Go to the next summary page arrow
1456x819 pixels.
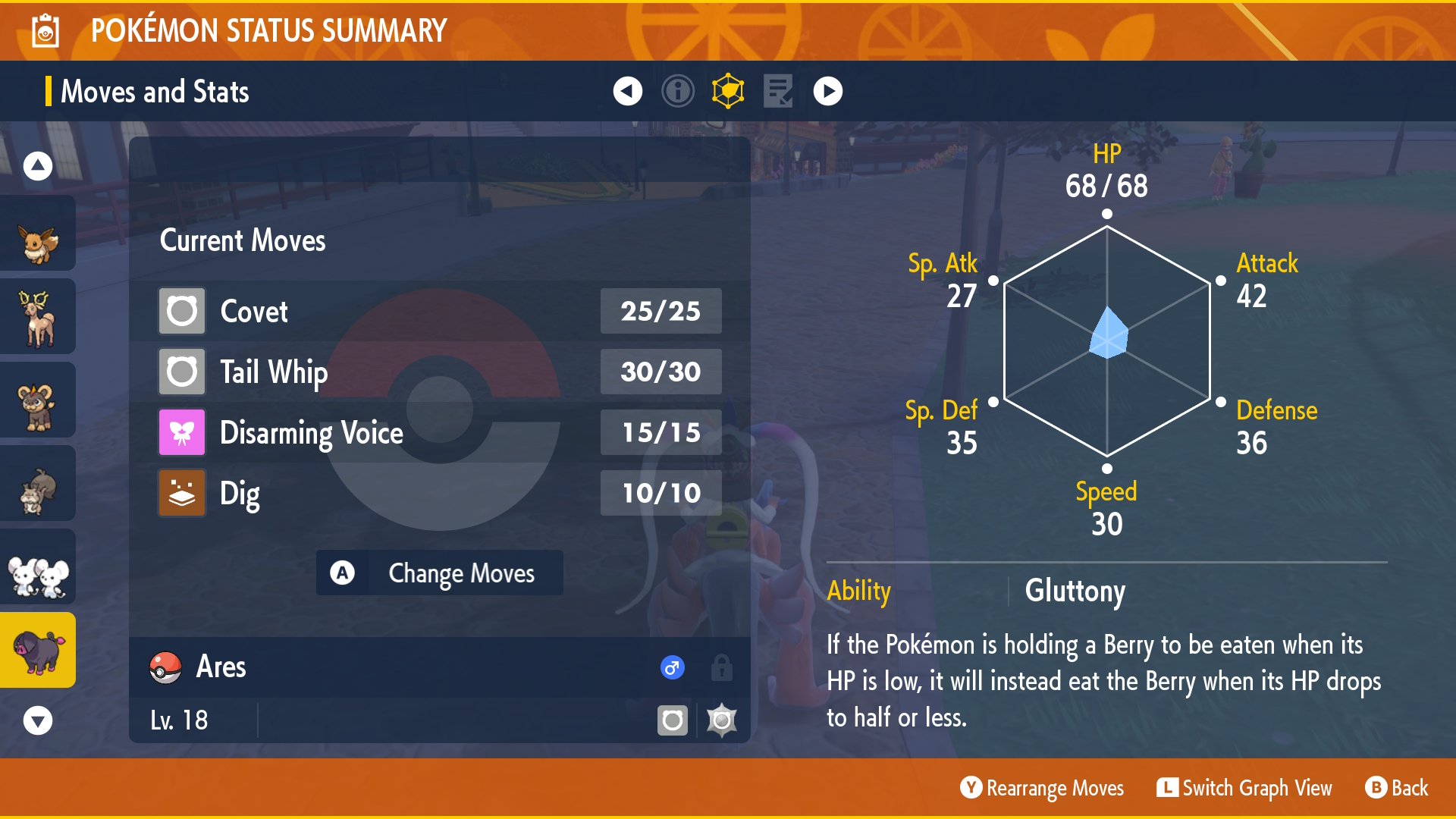coord(827,91)
